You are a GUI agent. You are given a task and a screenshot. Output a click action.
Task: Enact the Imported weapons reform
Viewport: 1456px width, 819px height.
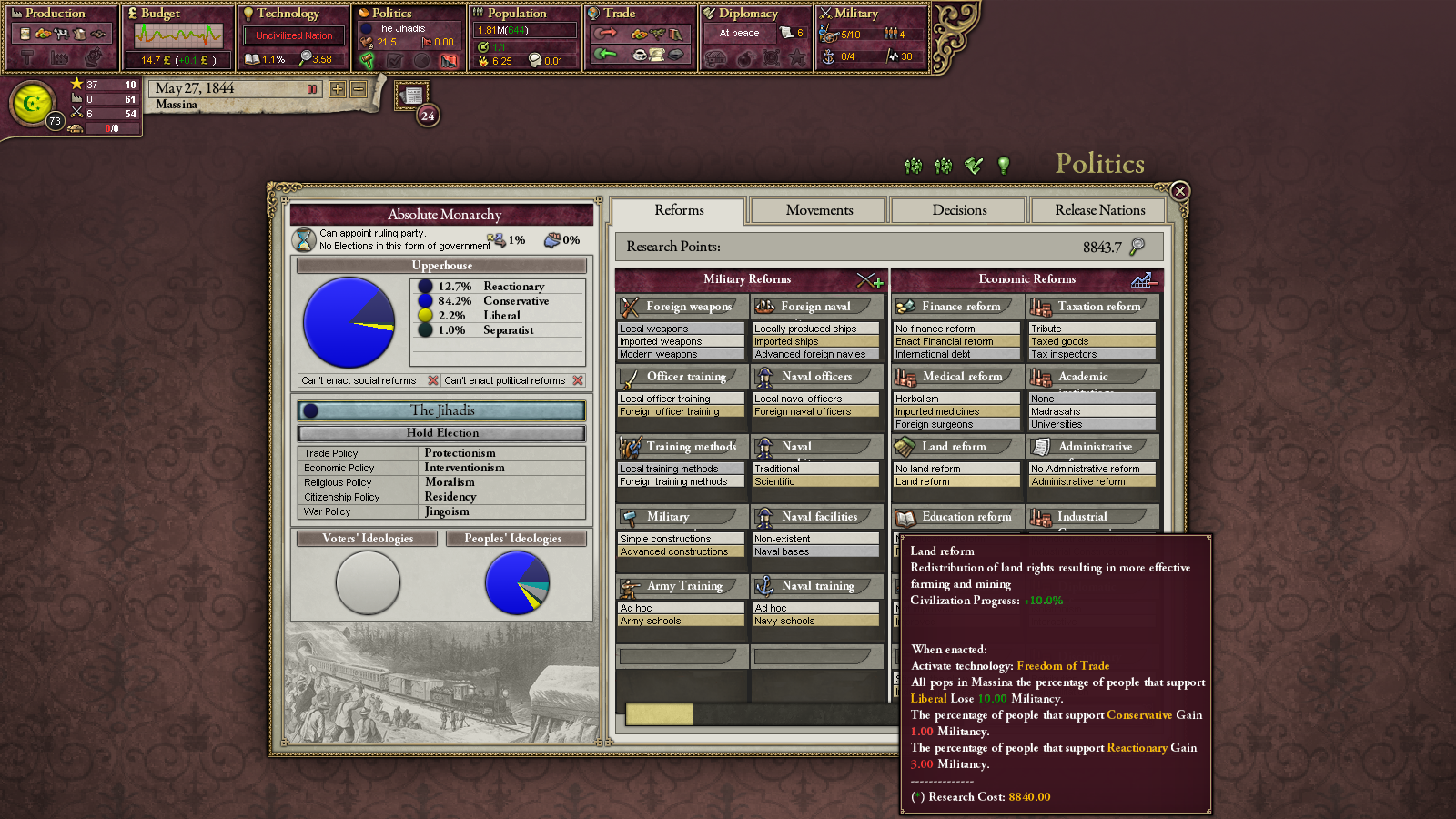(681, 342)
